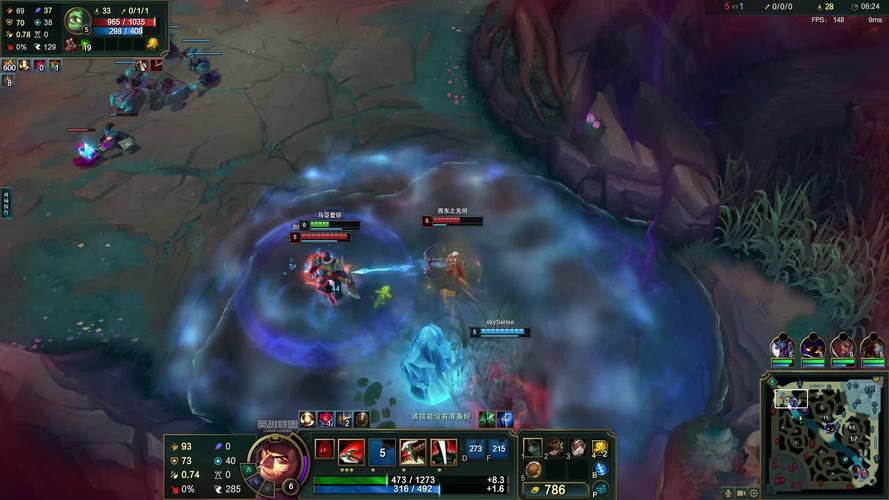Click the passive ability icon beside the portrait
The height and width of the screenshot is (500, 889).
pos(324,450)
